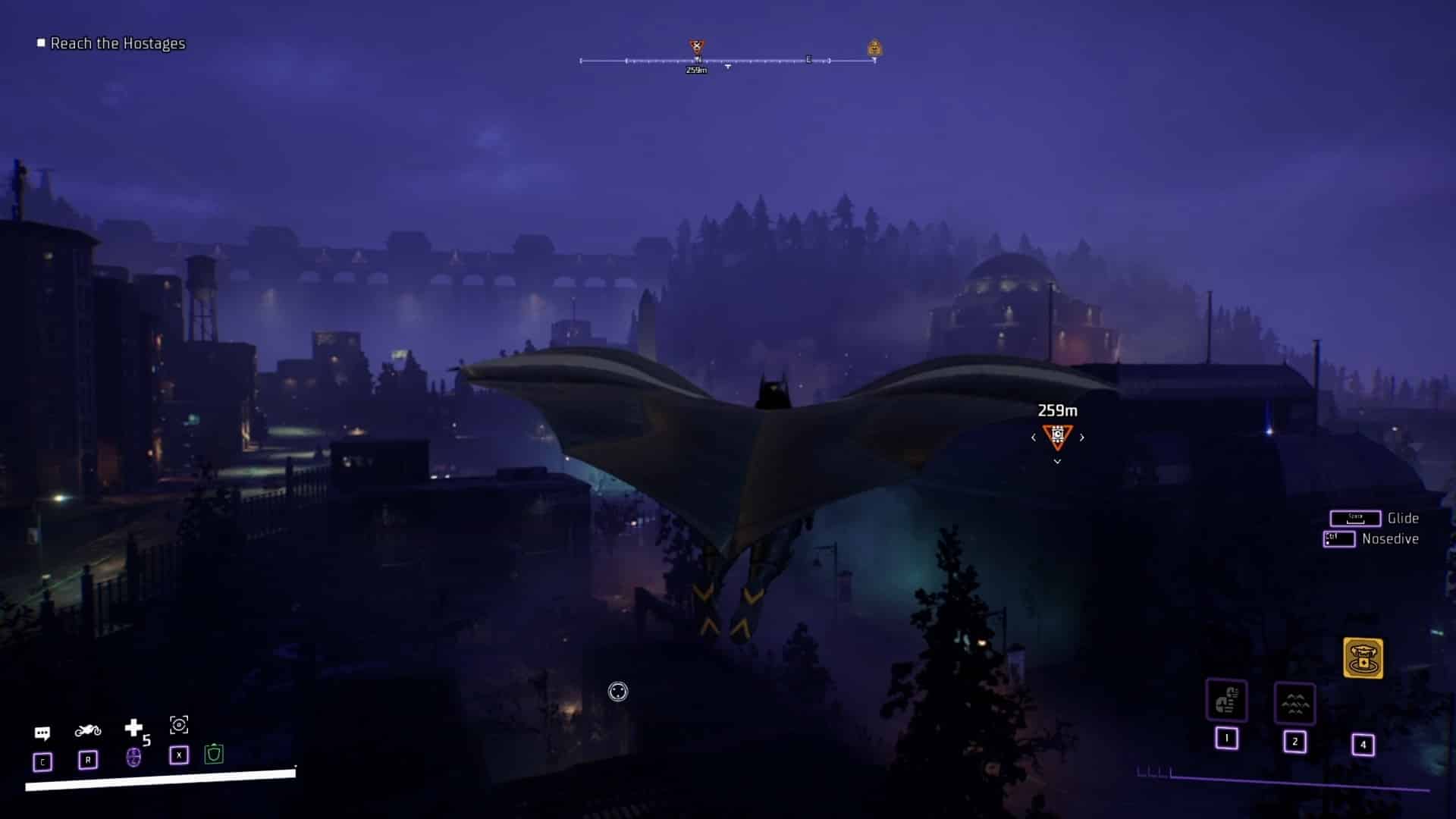Image resolution: width=1456 pixels, height=819 pixels.
Task: Trigger the gold drone ability icon
Action: [x=1363, y=657]
